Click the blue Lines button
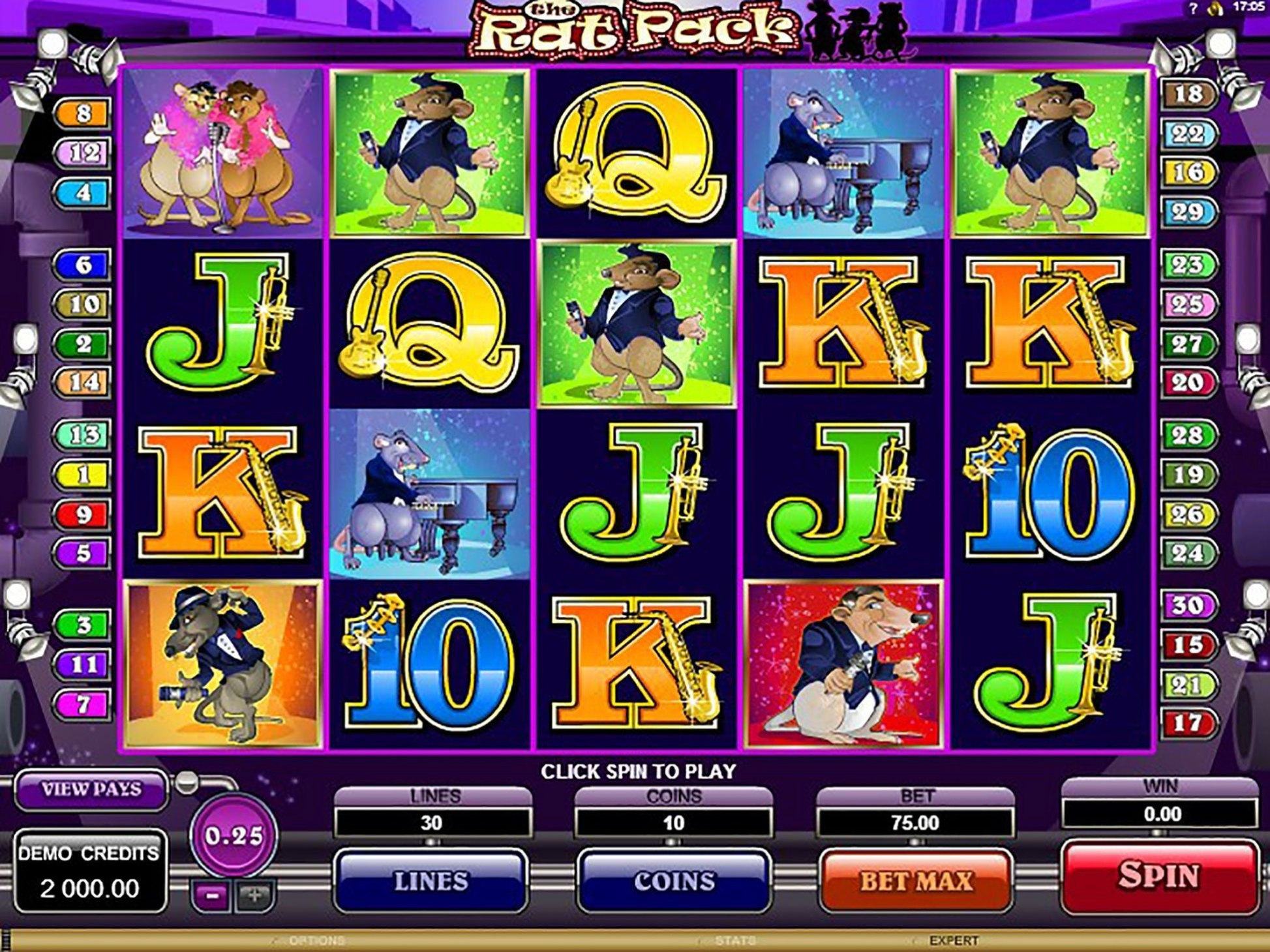This screenshot has width=1270, height=952. click(431, 881)
